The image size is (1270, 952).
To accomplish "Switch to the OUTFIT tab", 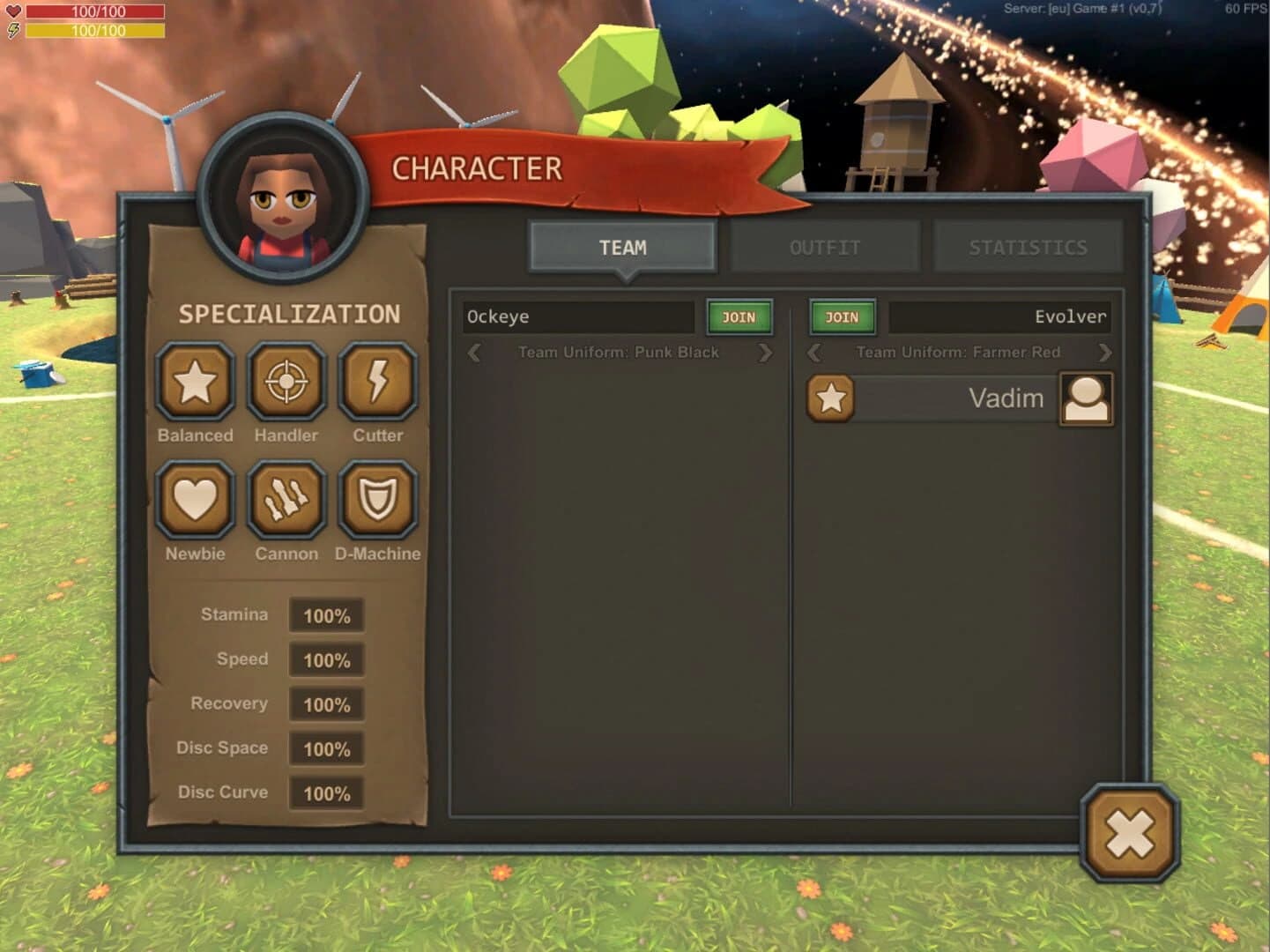I will click(x=826, y=247).
